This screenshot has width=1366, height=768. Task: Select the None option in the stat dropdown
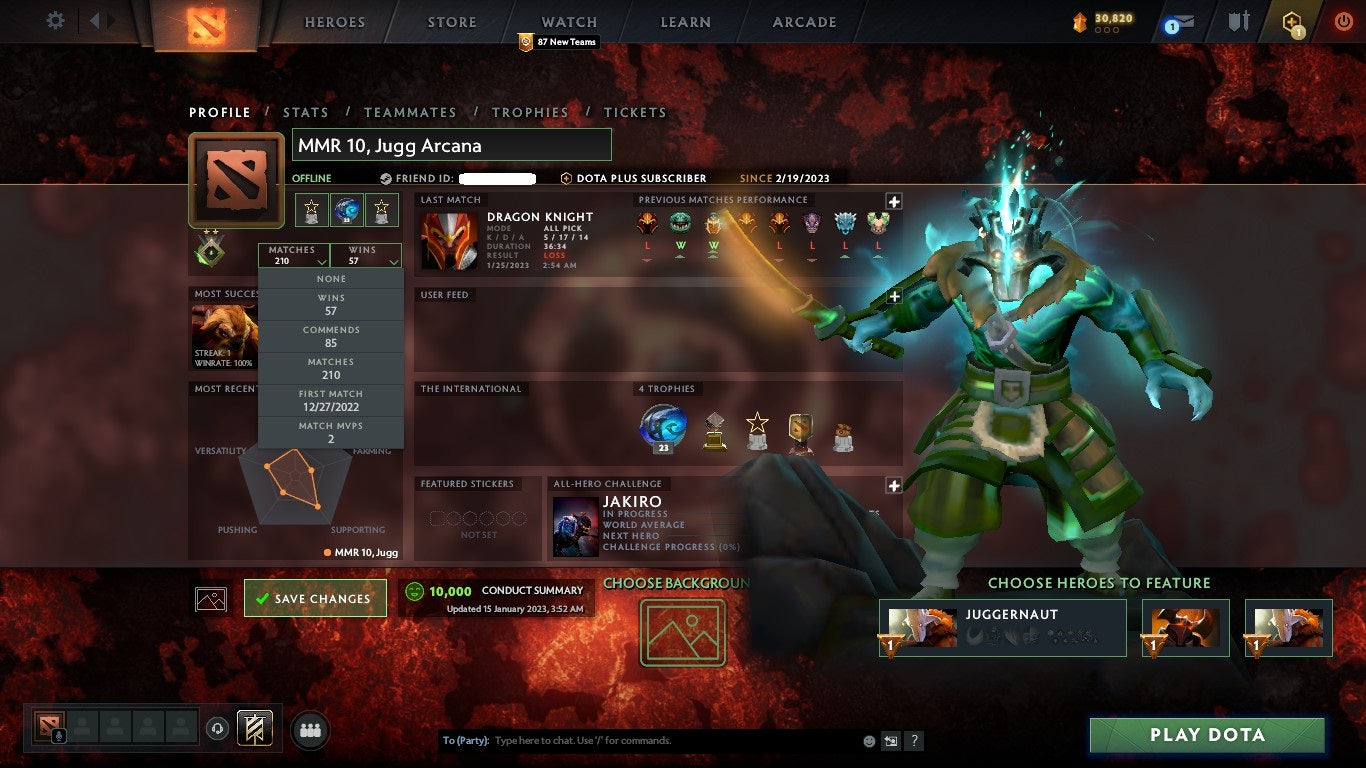click(x=330, y=278)
